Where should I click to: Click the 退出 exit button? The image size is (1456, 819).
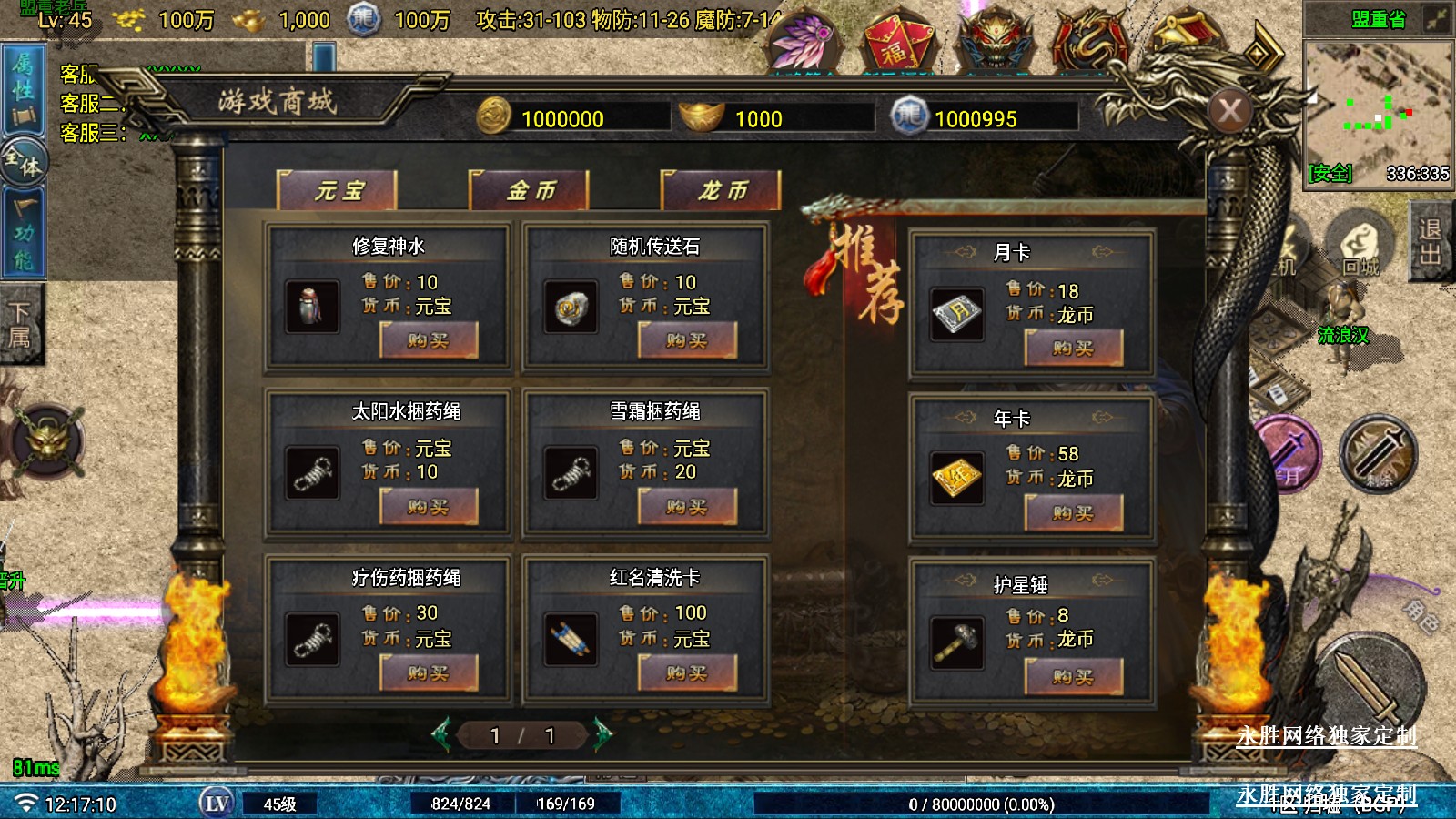coord(1431,241)
